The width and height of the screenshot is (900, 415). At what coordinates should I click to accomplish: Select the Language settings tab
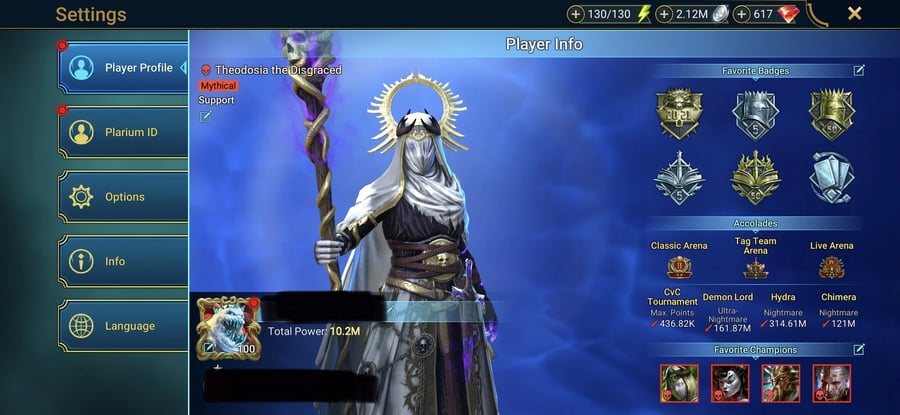tap(124, 326)
